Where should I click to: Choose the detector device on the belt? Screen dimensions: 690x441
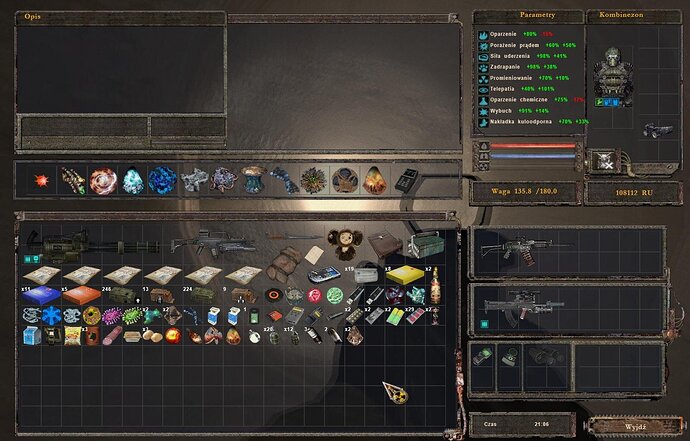click(x=407, y=180)
